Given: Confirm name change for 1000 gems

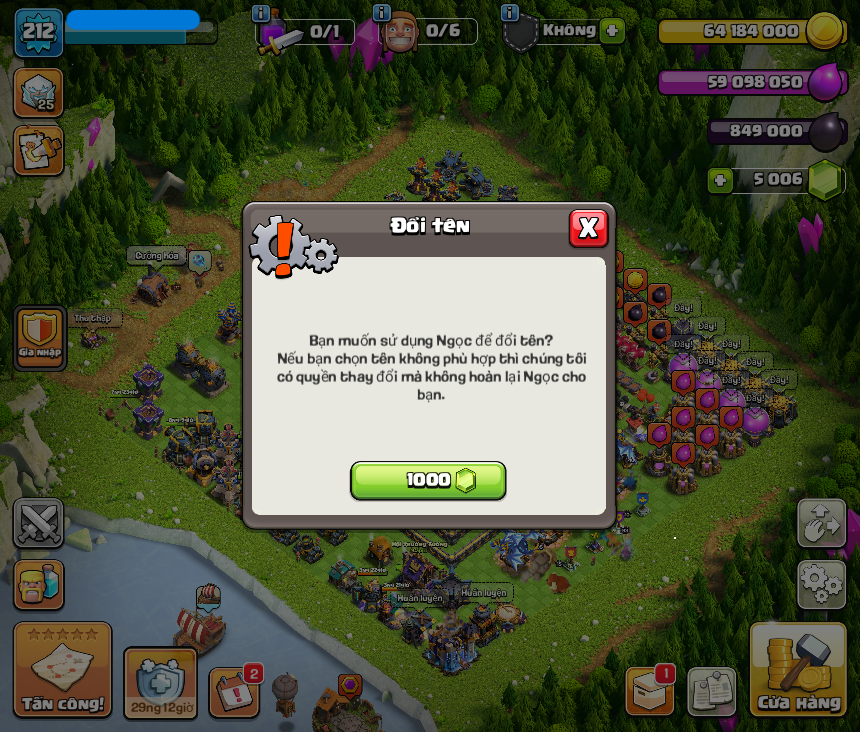Looking at the screenshot, I should coord(428,480).
